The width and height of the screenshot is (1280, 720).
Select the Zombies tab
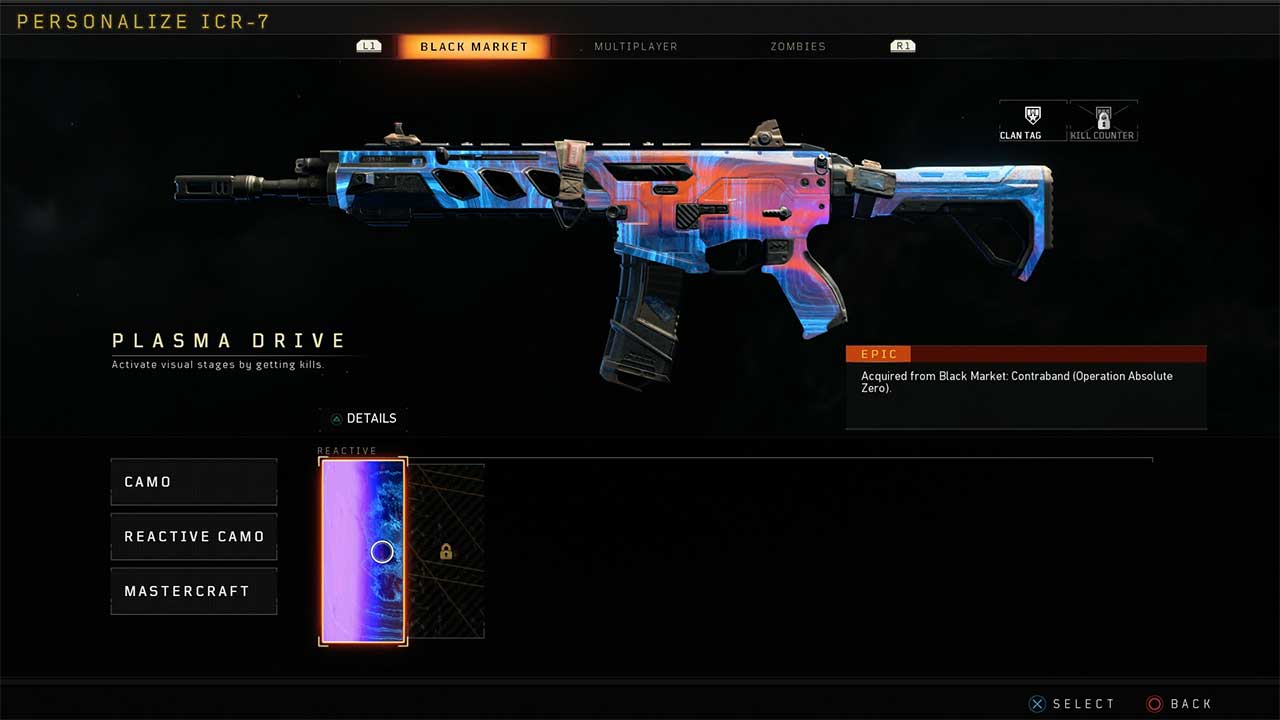click(797, 47)
